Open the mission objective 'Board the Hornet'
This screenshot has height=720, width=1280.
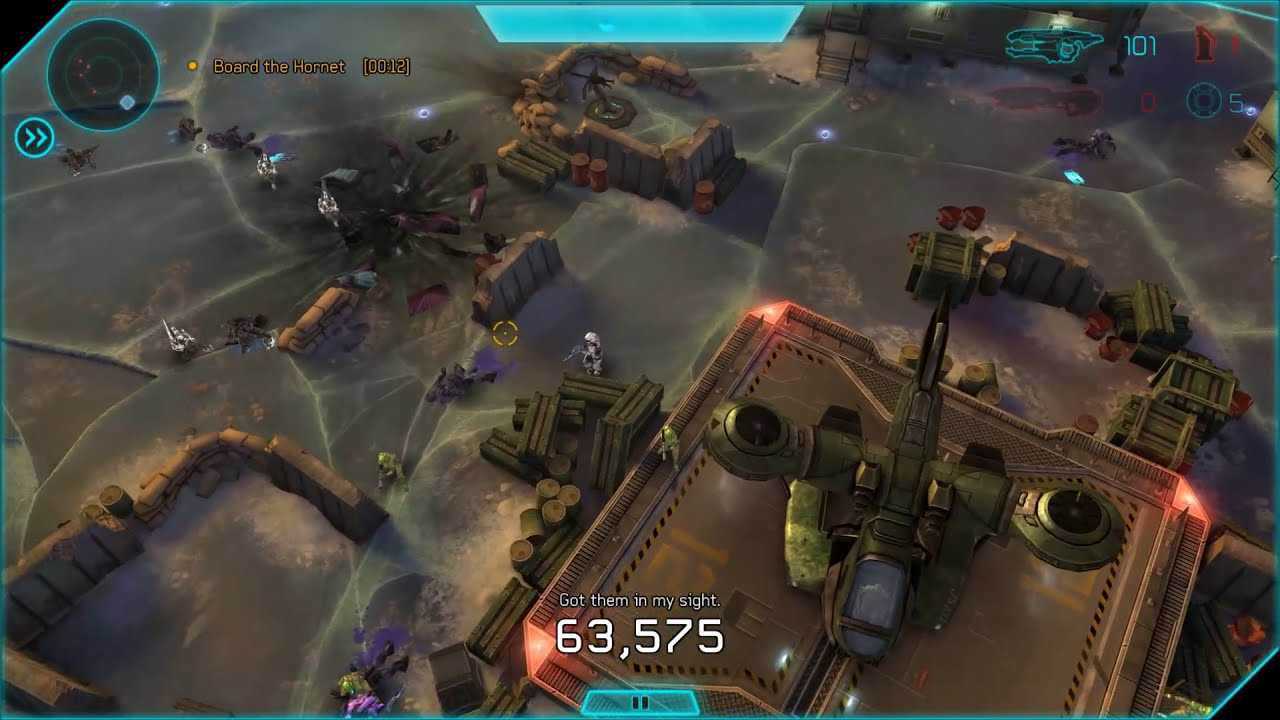[x=281, y=68]
